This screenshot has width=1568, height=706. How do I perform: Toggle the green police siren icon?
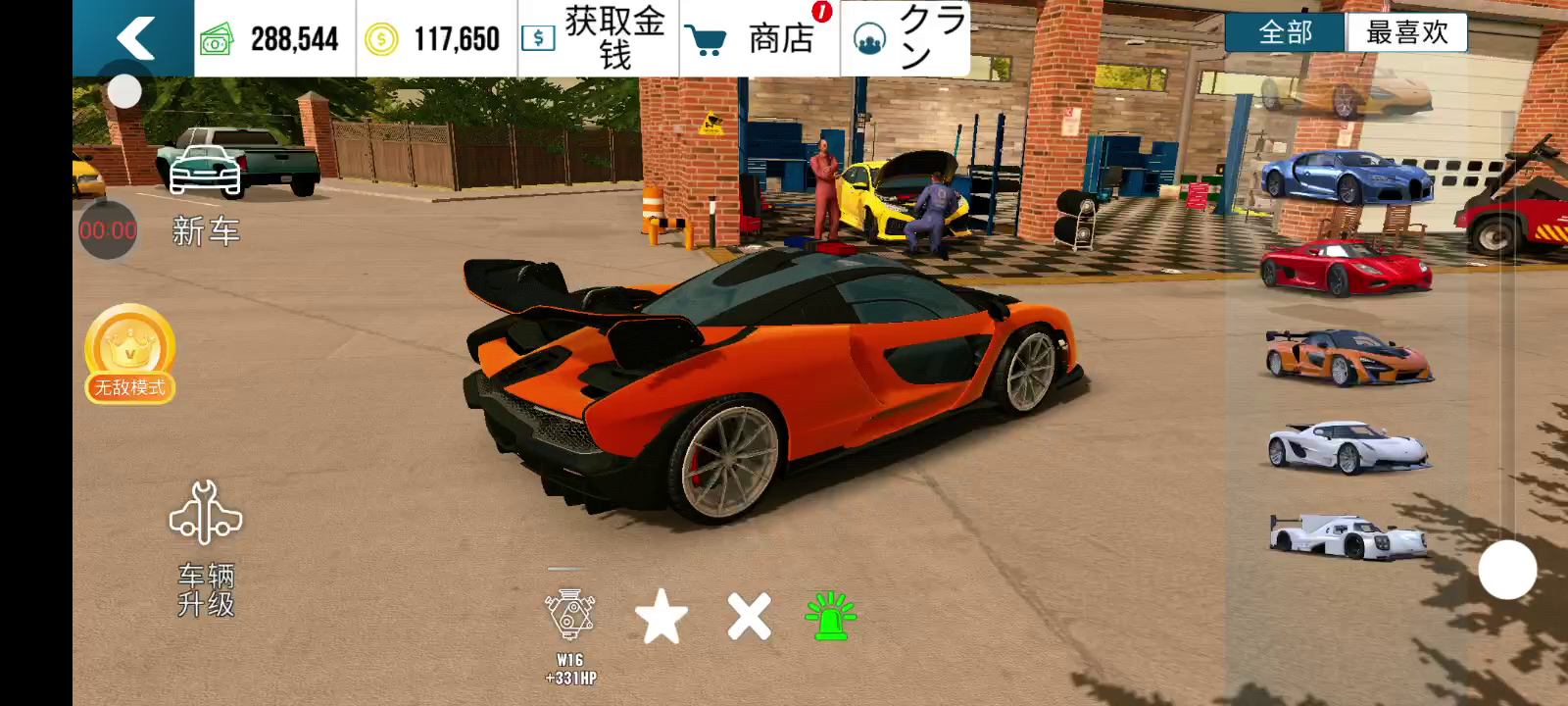[x=831, y=617]
